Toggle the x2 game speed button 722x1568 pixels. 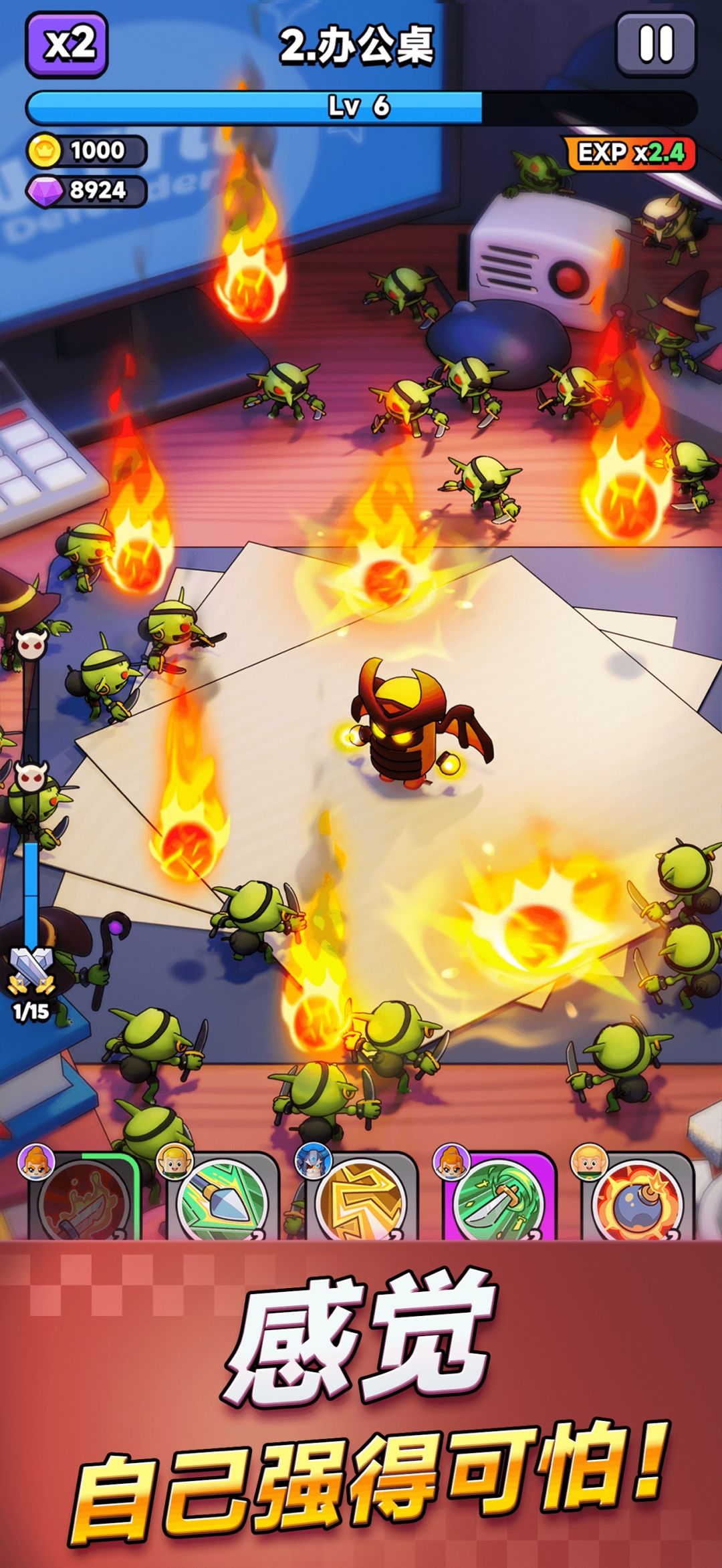pyautogui.click(x=67, y=45)
